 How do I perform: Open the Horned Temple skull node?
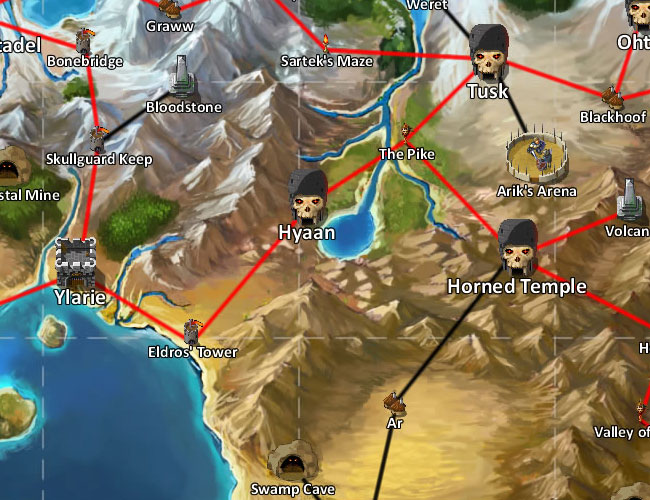coord(517,248)
